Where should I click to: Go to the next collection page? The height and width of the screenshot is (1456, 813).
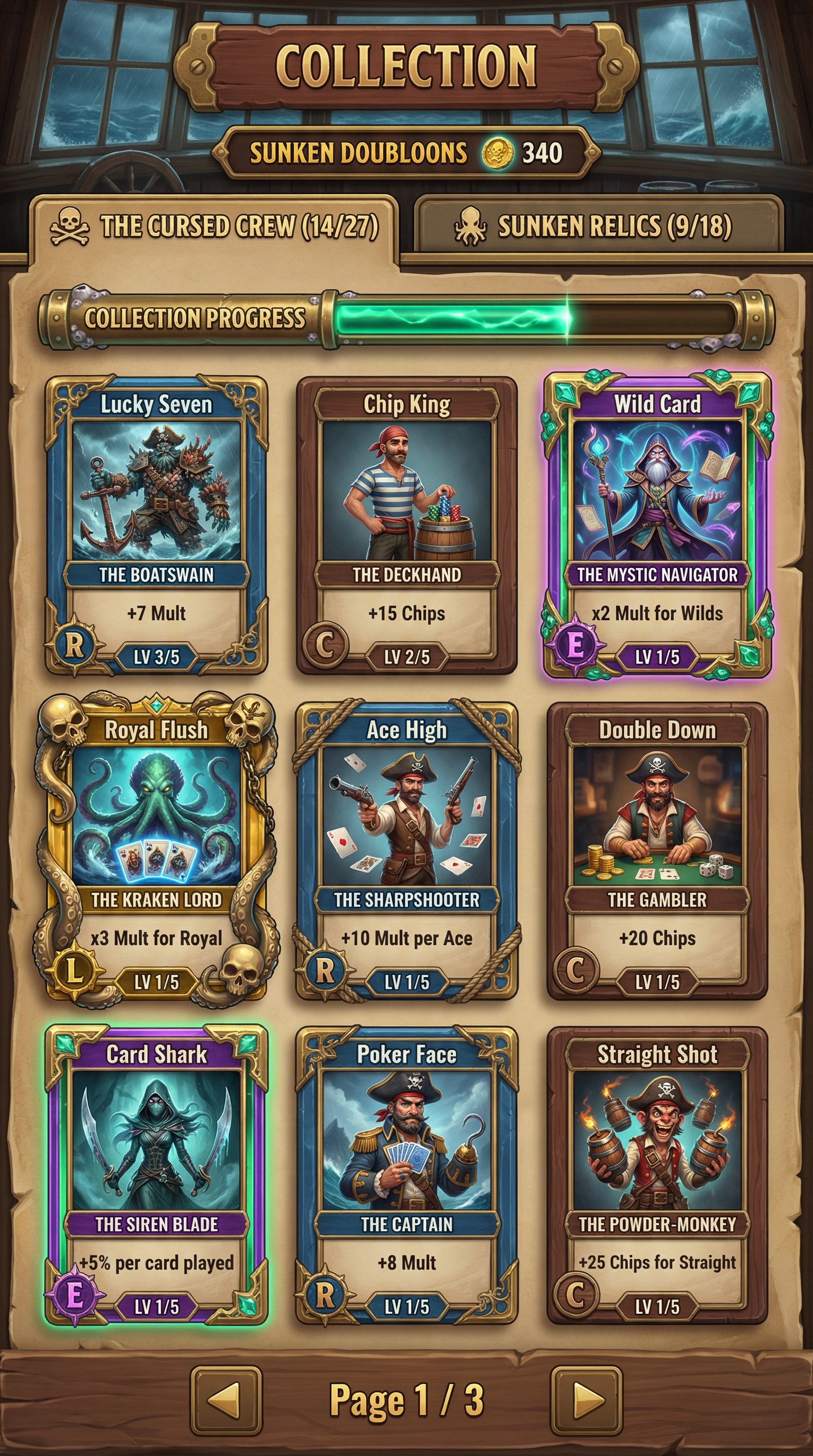click(586, 1400)
